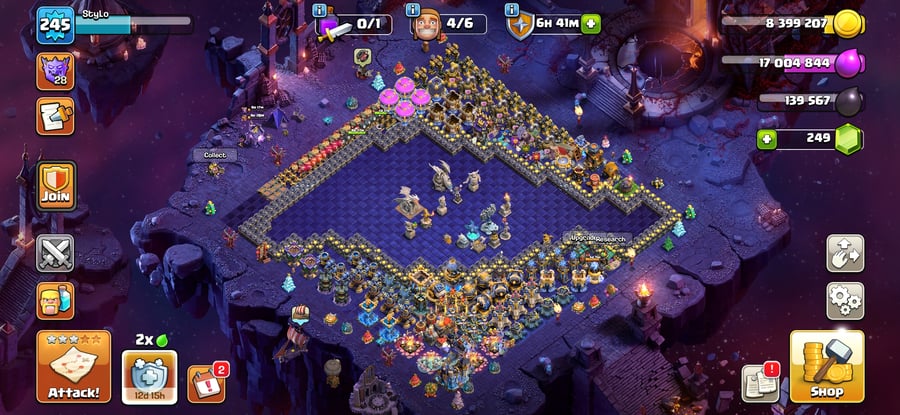Open the 12d 15h season pass tile
Image resolution: width=900 pixels, height=415 pixels.
[x=149, y=376]
